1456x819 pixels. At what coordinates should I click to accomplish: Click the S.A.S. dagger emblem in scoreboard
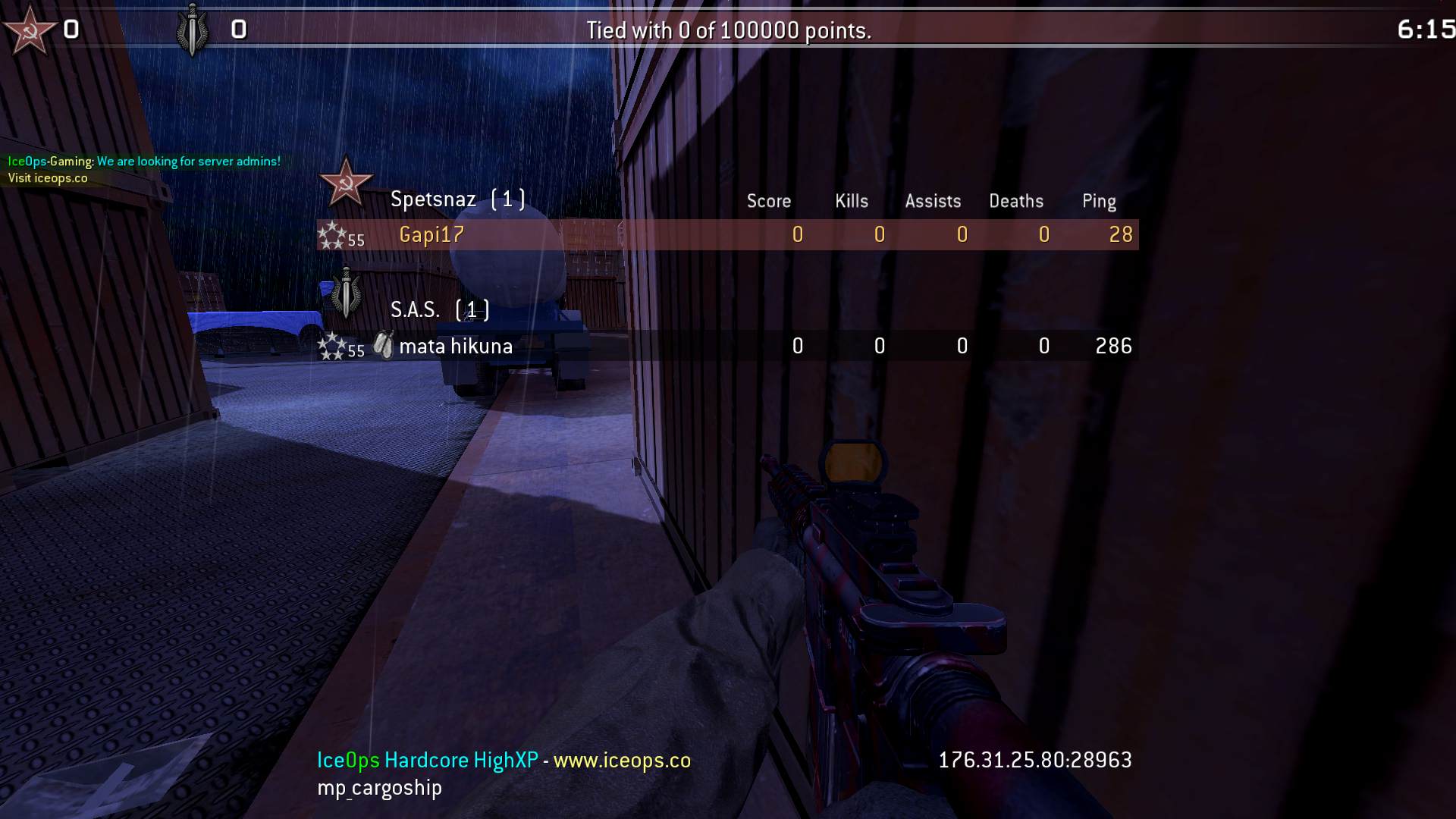coord(347,293)
